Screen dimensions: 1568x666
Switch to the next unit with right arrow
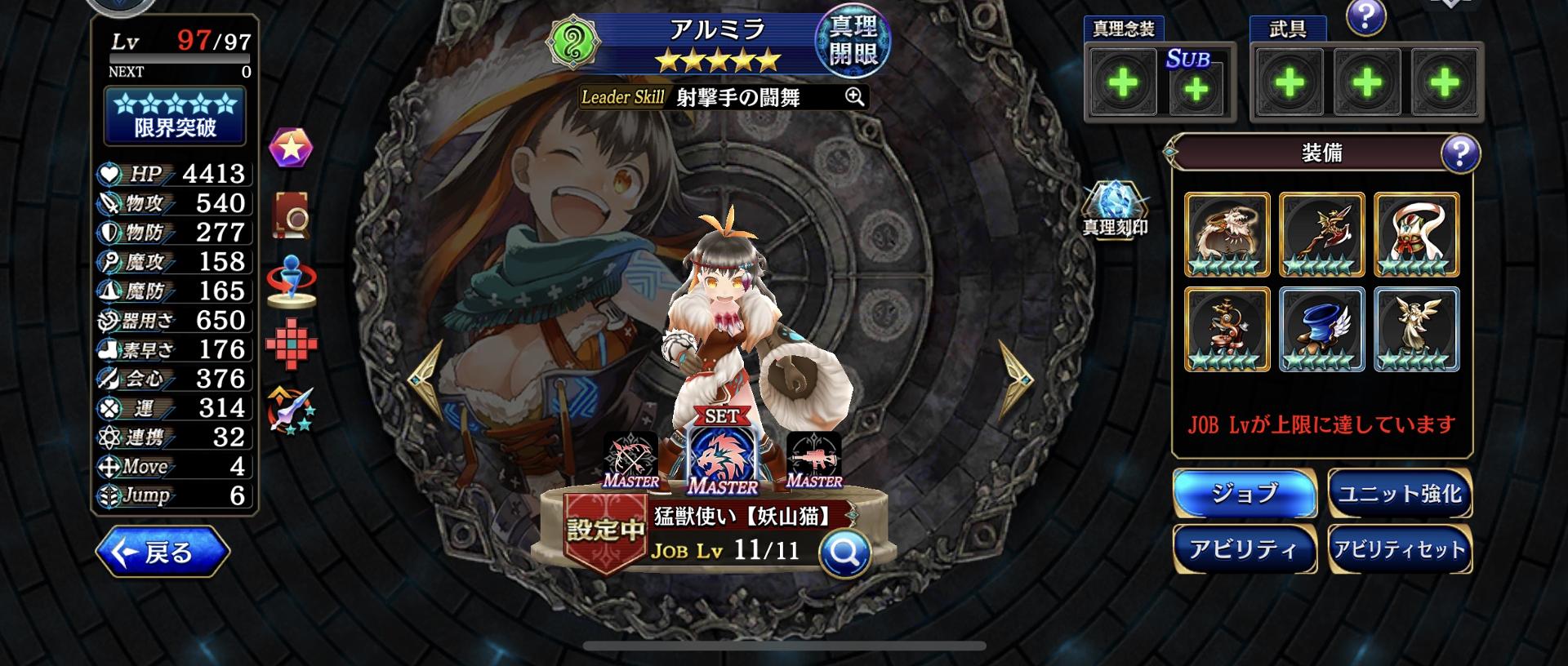(x=1015, y=378)
